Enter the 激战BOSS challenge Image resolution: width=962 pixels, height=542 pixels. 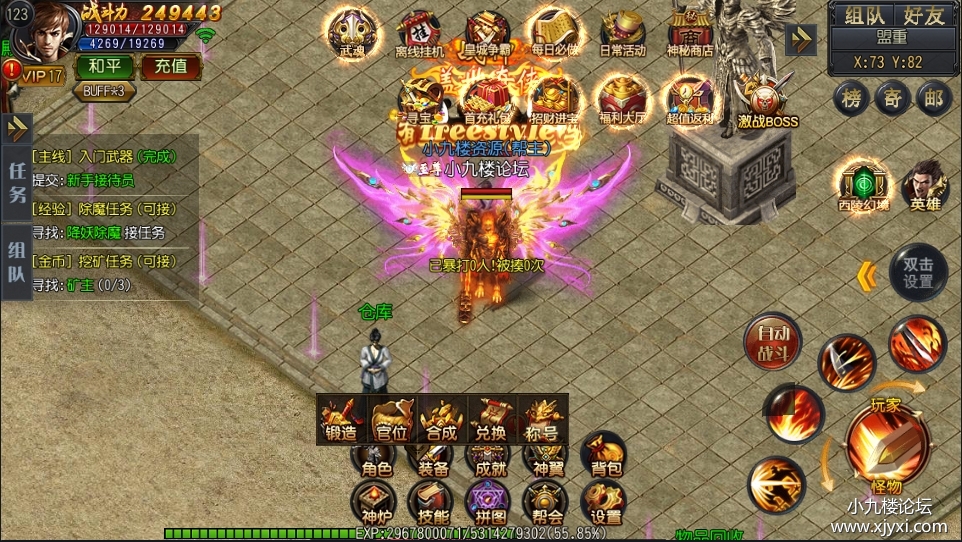[768, 104]
